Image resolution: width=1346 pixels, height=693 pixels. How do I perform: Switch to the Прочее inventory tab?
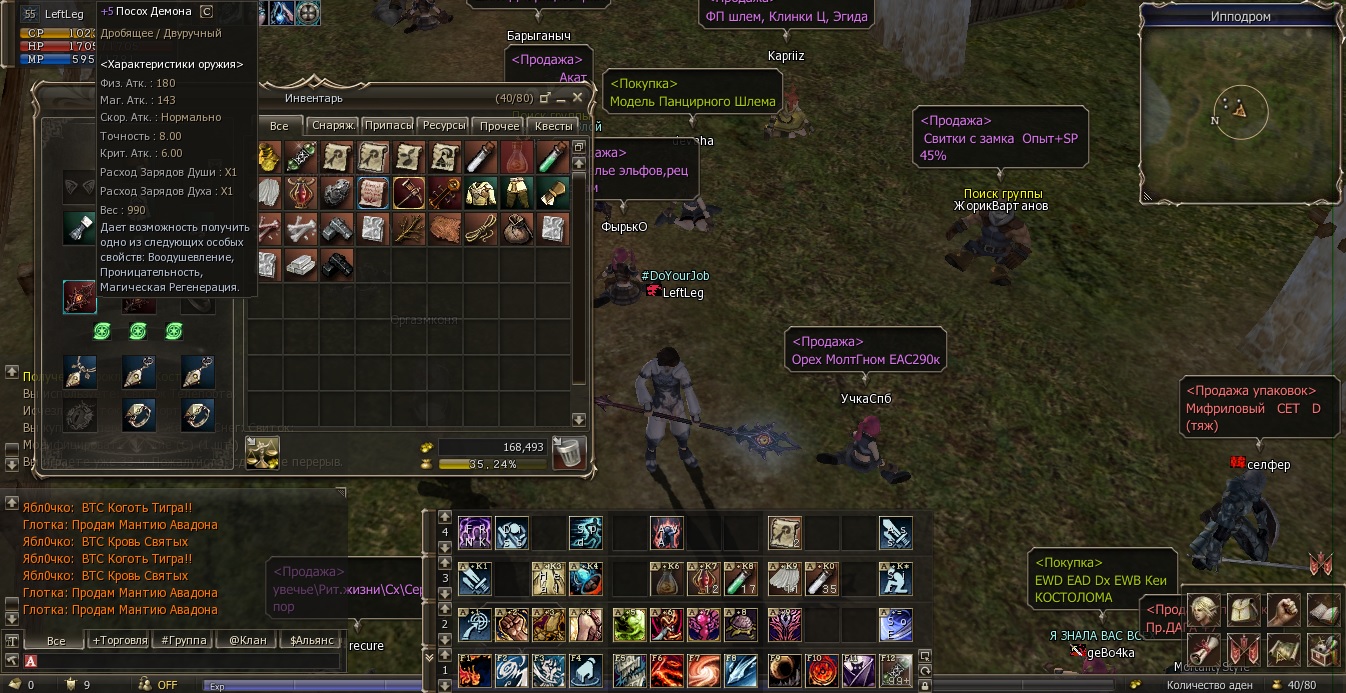(499, 126)
